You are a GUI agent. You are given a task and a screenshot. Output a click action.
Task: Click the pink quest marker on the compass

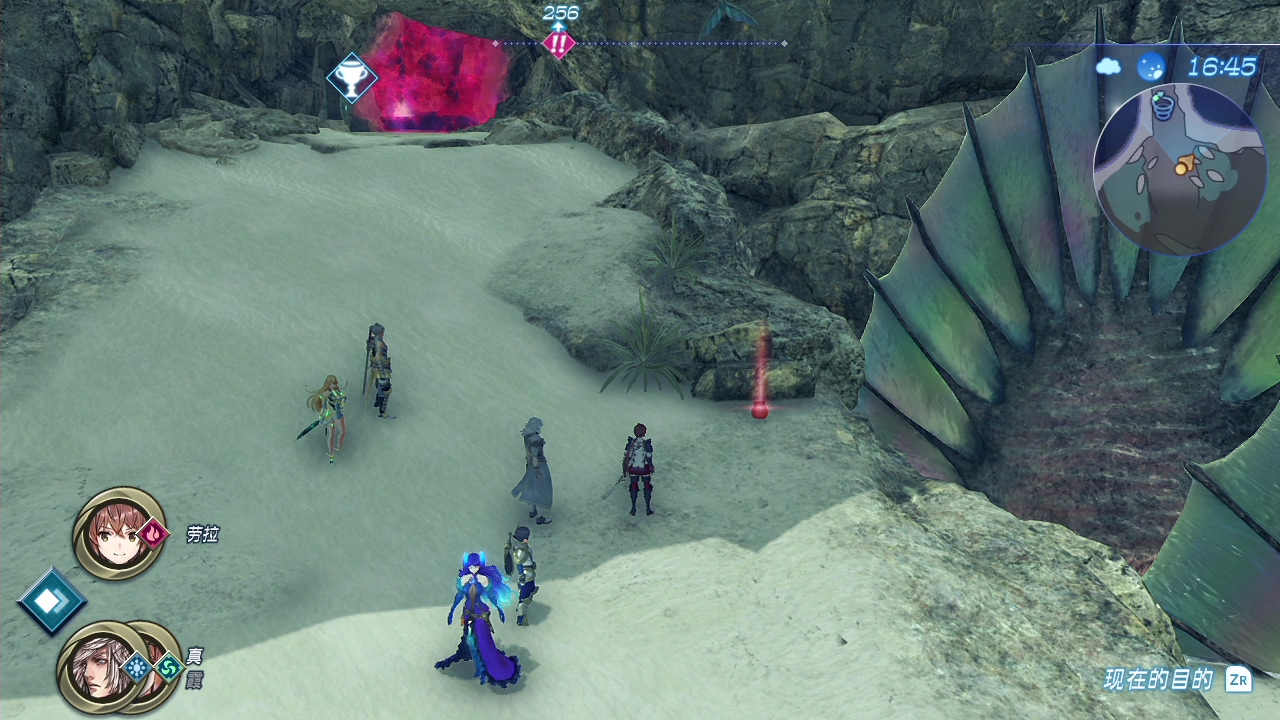click(558, 43)
